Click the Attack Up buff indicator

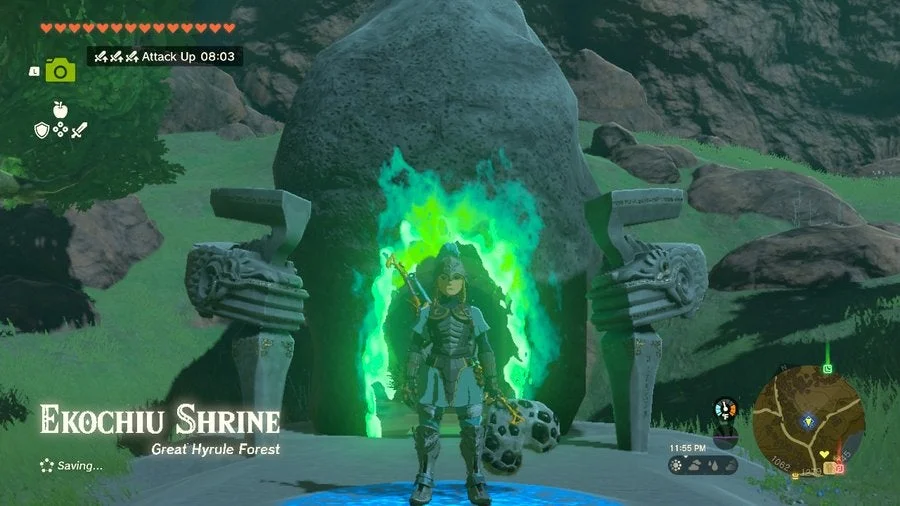pyautogui.click(x=165, y=56)
